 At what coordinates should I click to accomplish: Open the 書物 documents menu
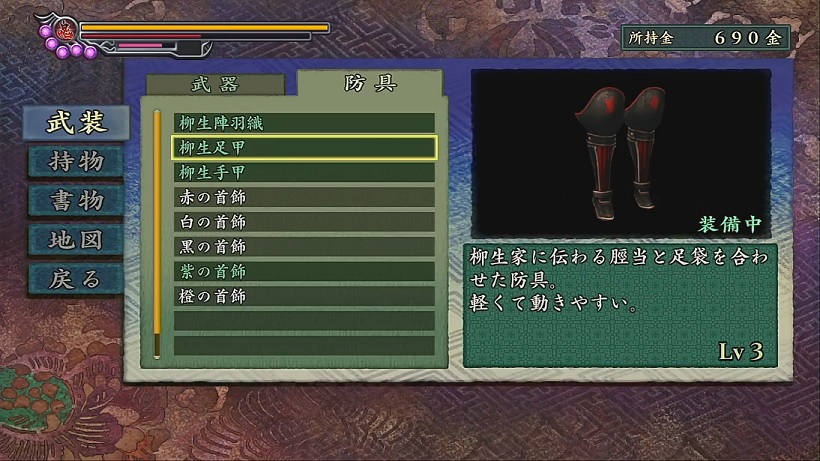click(x=77, y=200)
